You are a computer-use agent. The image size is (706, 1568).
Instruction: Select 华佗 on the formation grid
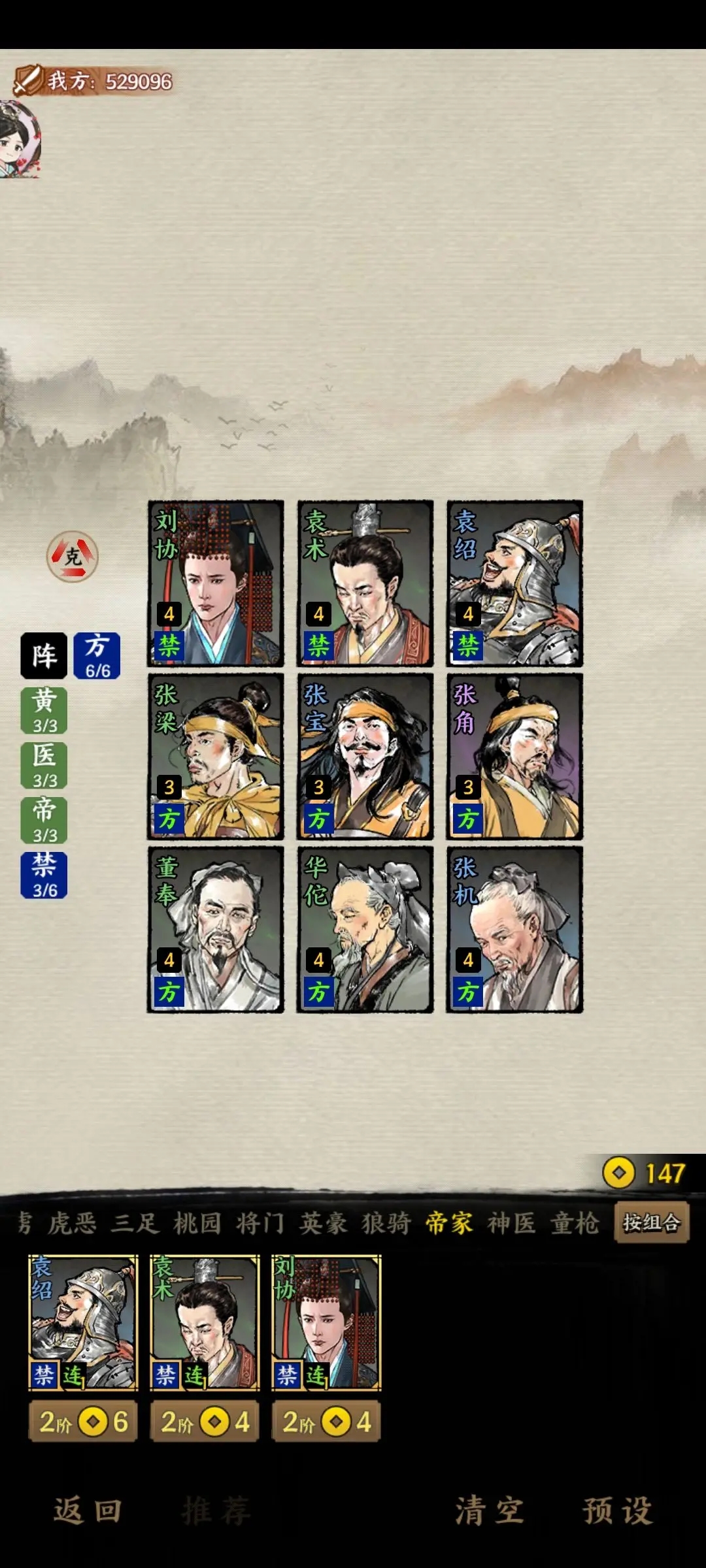[365, 930]
